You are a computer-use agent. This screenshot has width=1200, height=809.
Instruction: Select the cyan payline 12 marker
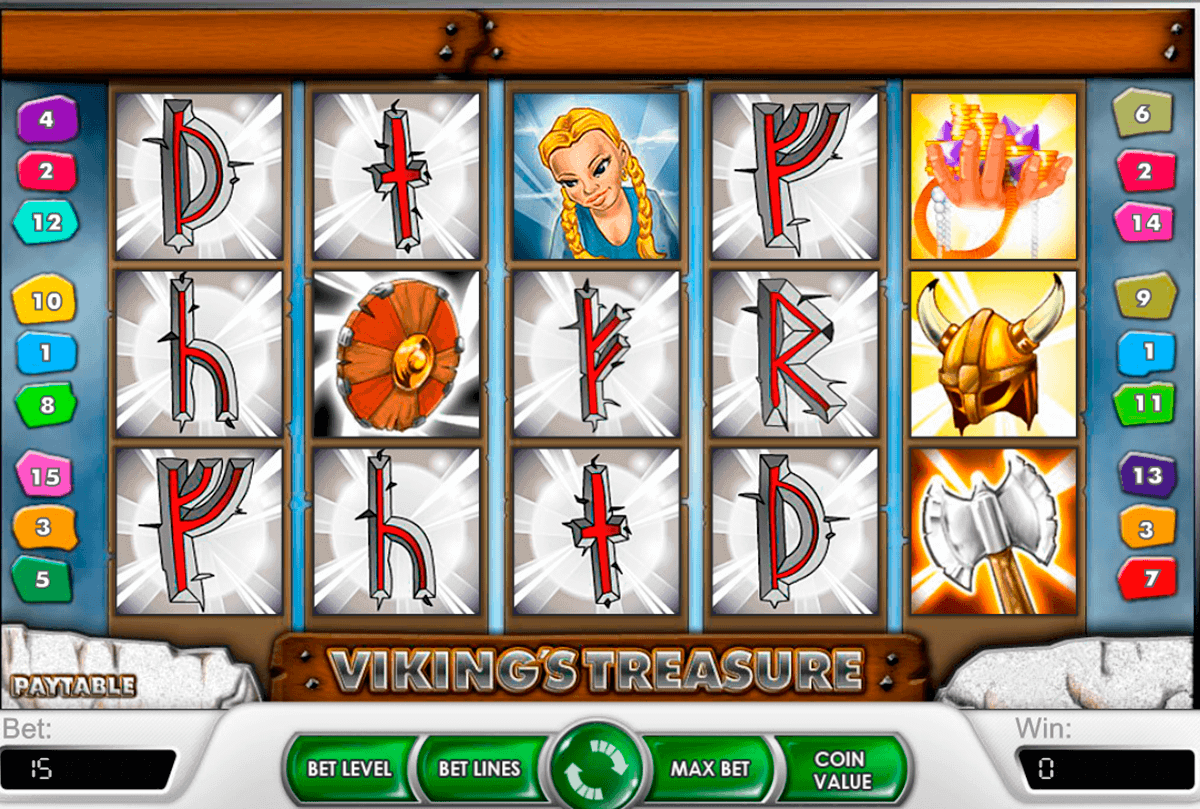[x=46, y=223]
